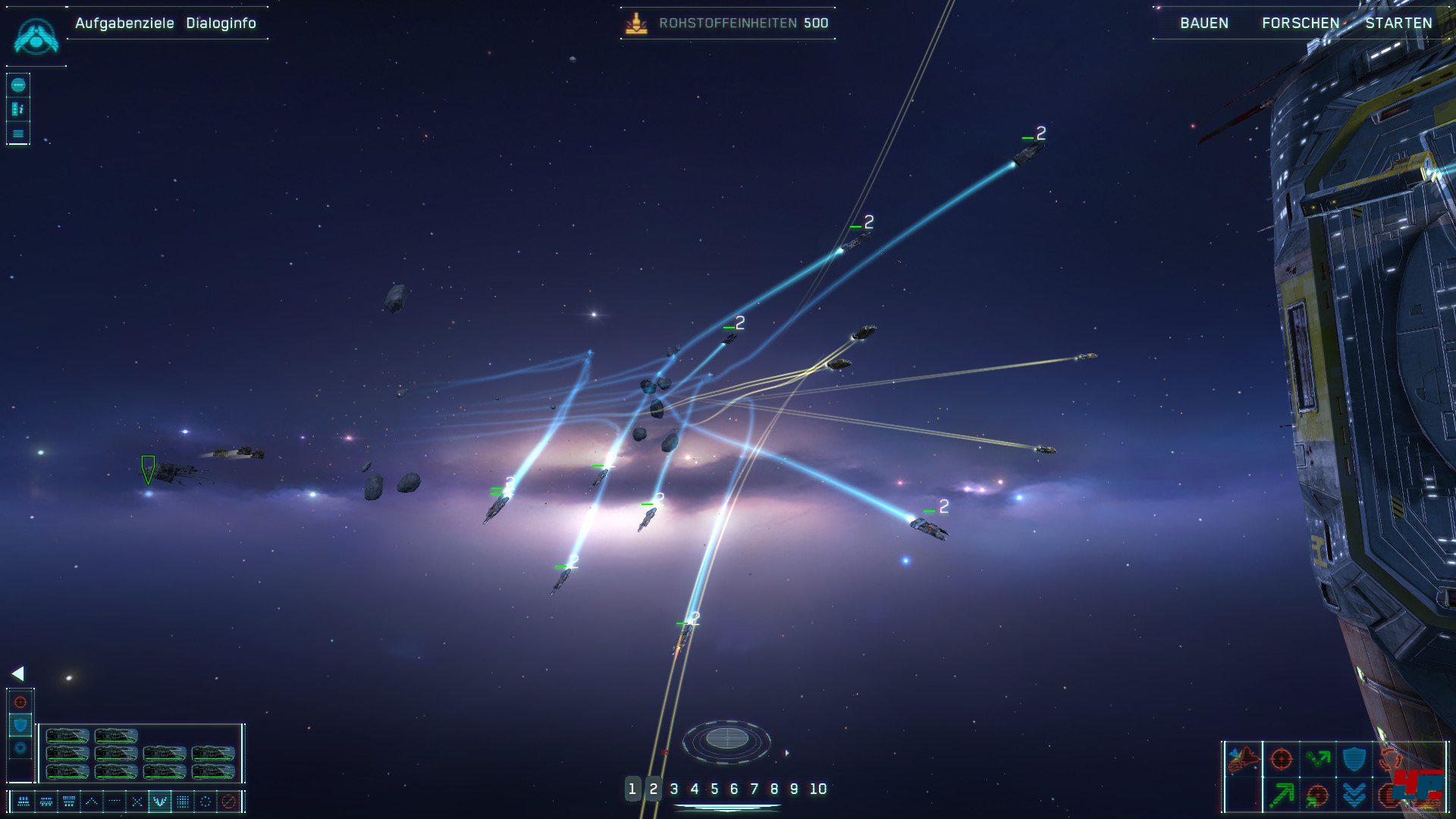Choose the X formation
The image size is (1456, 819).
pyautogui.click(x=136, y=801)
